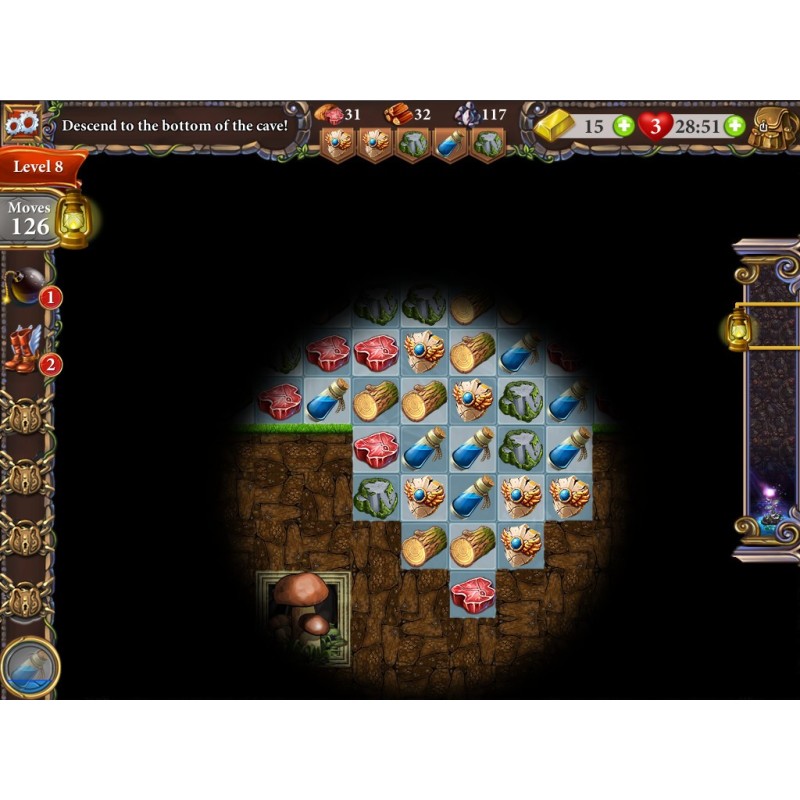The image size is (800, 800).
Task: Click the lantern beside the Moves counter
Action: pyautogui.click(x=73, y=219)
